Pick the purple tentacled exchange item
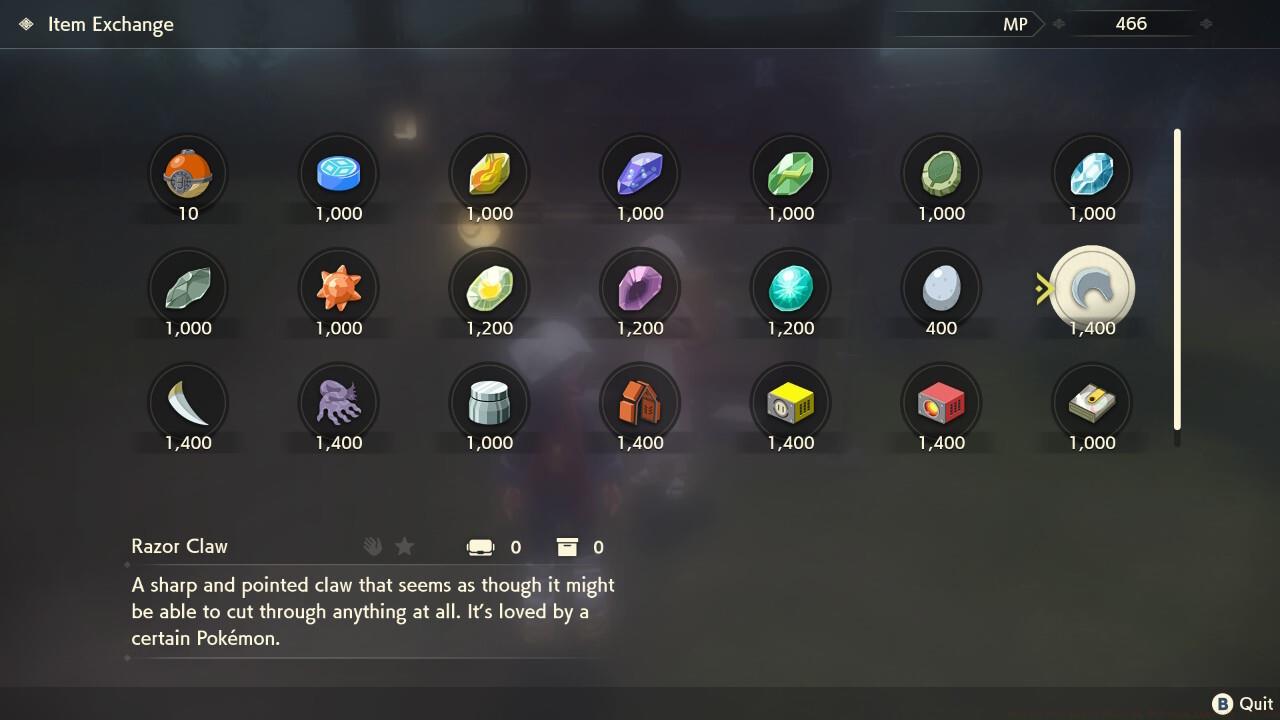 (x=338, y=402)
